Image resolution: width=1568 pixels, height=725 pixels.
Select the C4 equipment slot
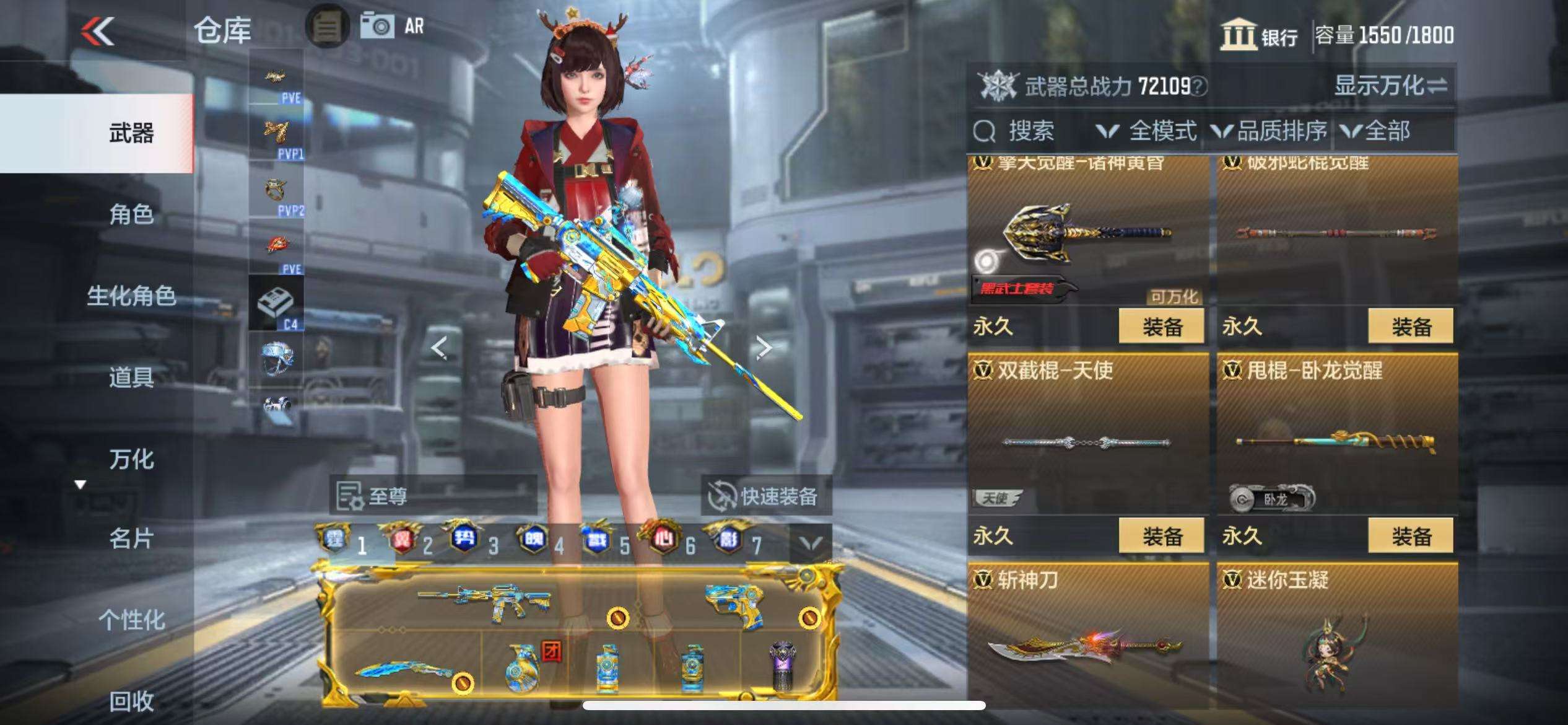point(276,304)
